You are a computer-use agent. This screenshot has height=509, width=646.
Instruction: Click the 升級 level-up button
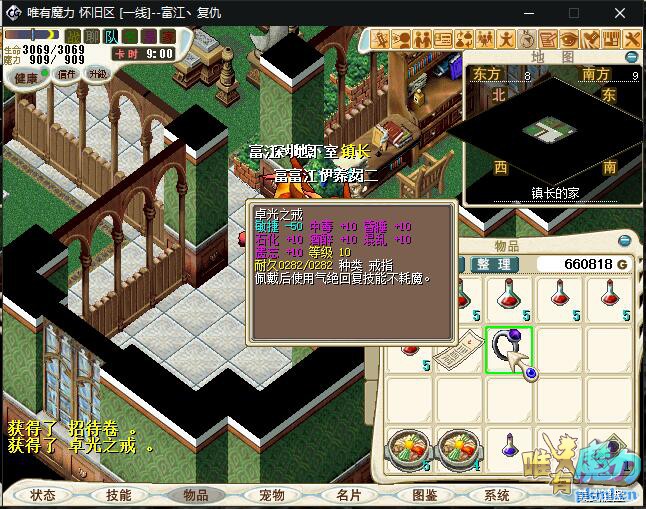point(98,74)
